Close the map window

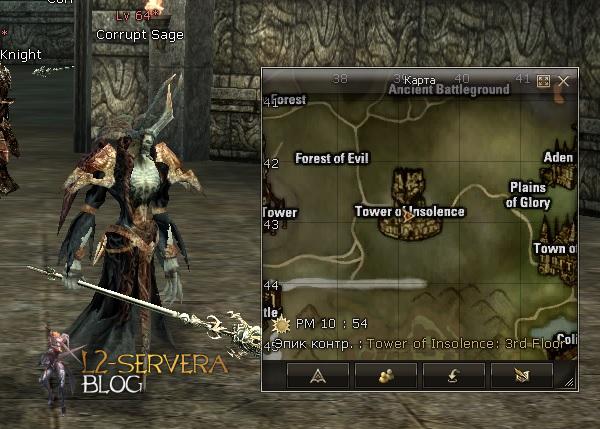[565, 81]
